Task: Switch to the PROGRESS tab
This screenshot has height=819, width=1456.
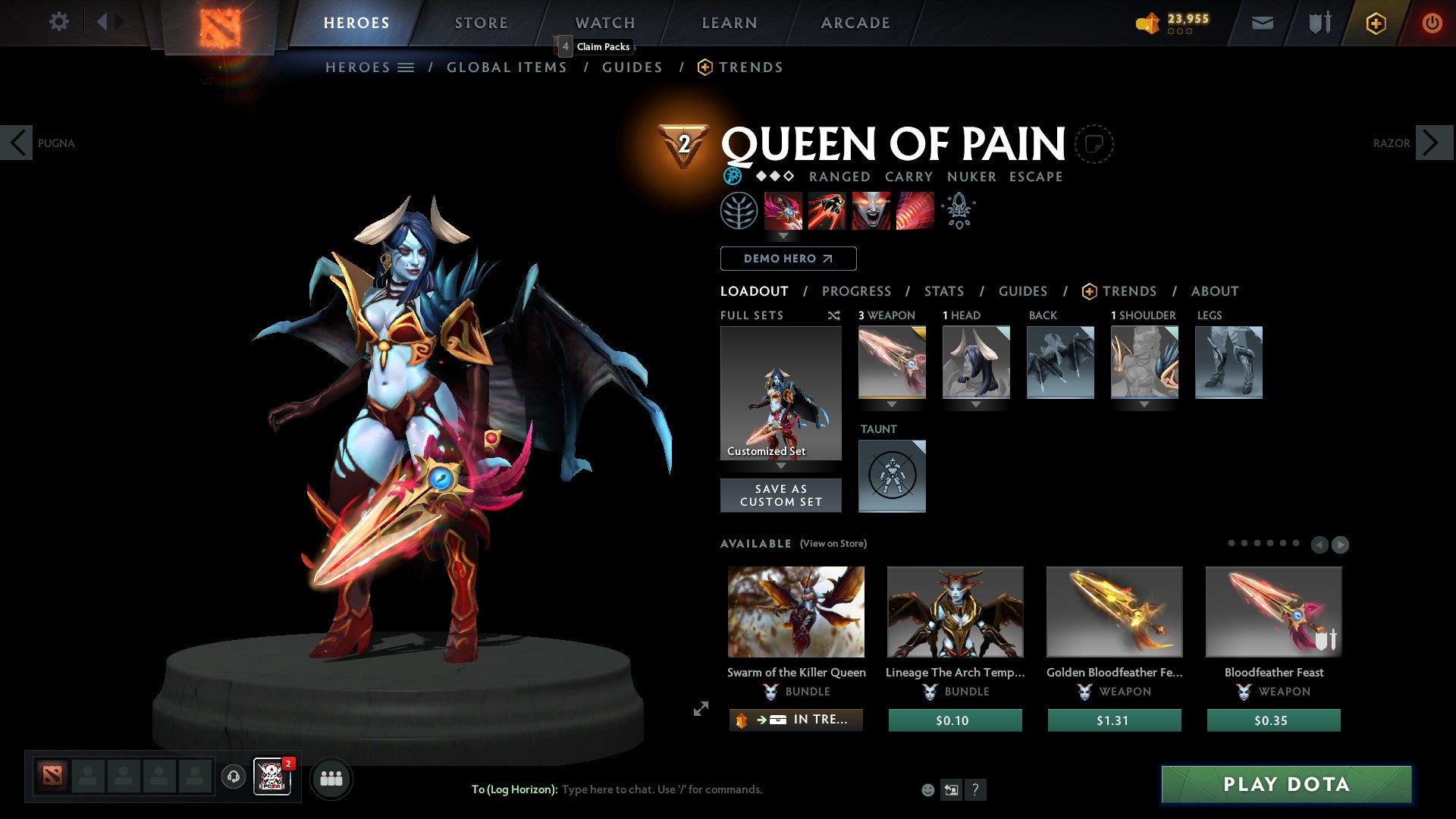Action: 857,291
